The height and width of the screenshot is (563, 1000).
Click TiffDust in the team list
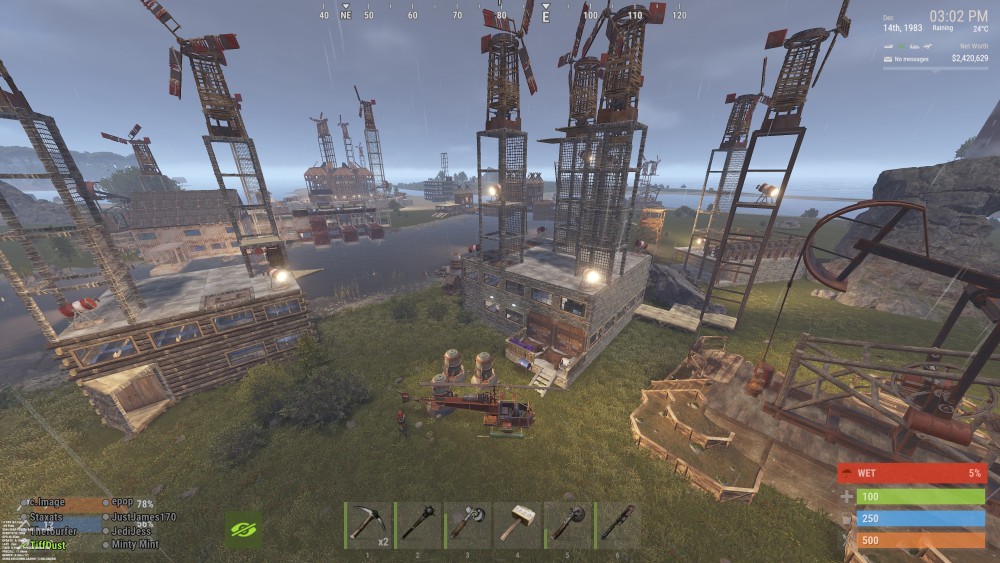click(48, 545)
